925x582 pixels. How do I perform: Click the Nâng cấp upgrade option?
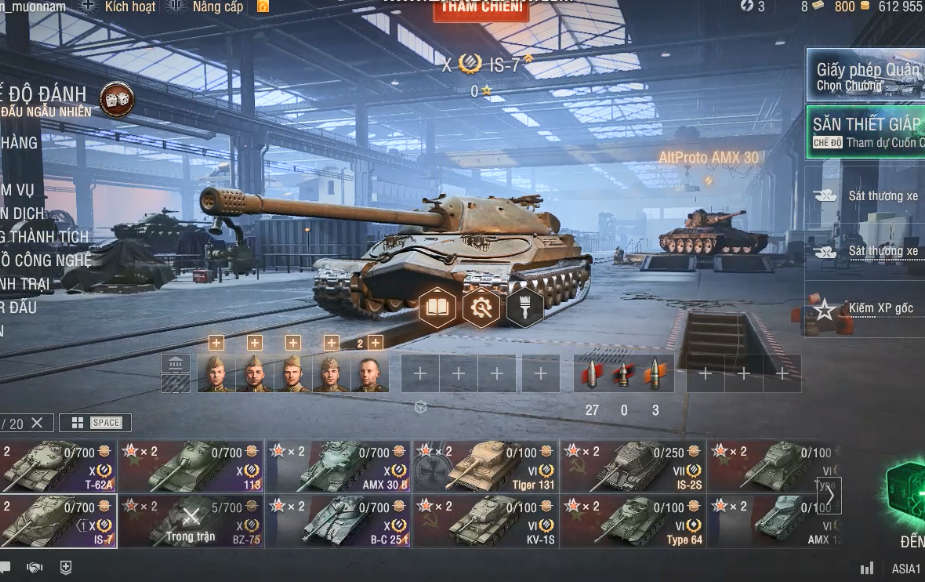tap(217, 7)
